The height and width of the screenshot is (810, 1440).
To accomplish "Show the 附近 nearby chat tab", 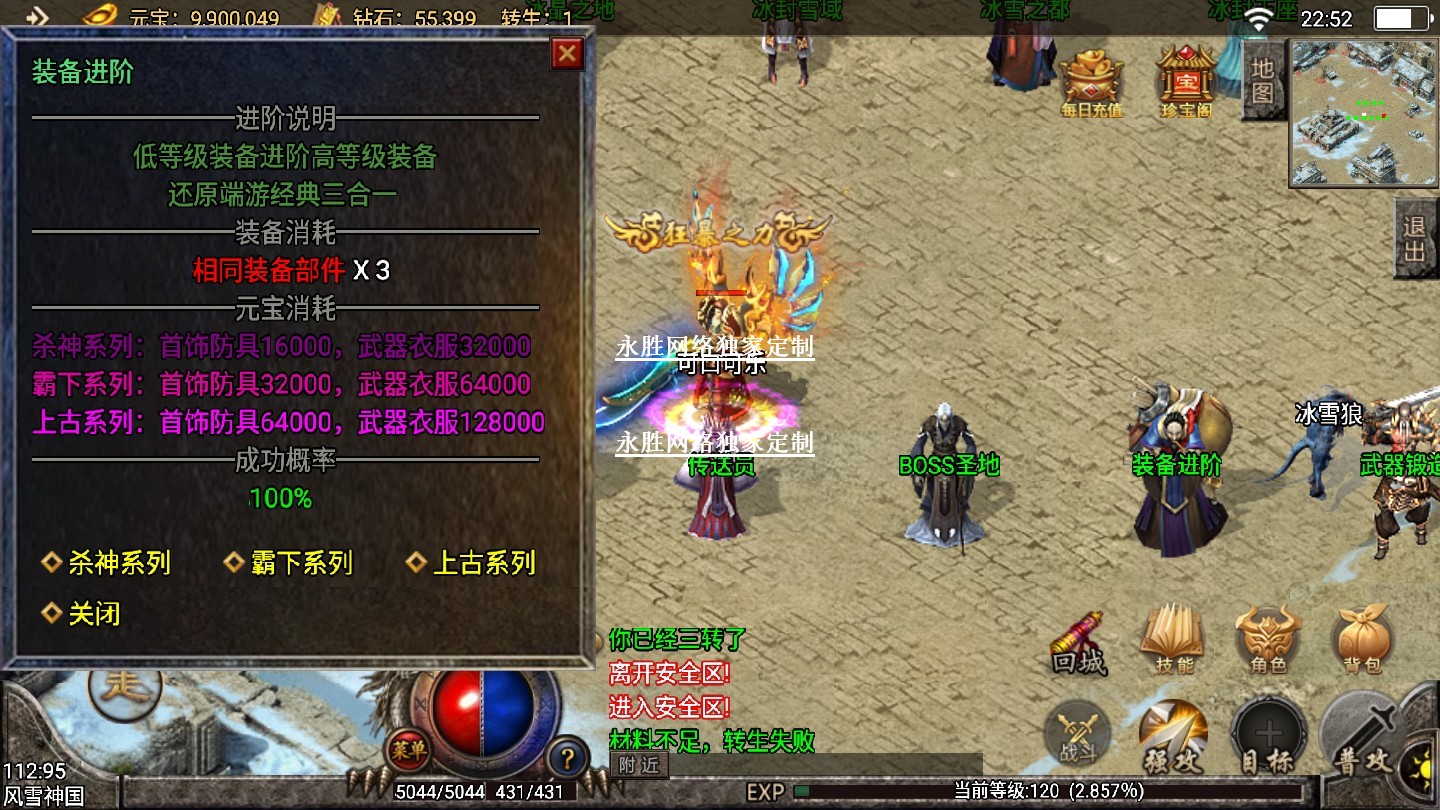I will 638,765.
